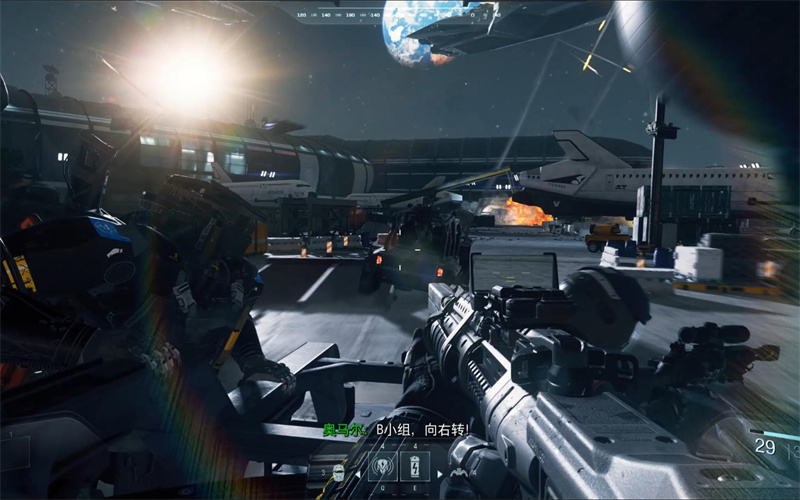The image size is (800, 500).
Task: Activate the robot-hacking signal ability icon
Action: point(383,466)
